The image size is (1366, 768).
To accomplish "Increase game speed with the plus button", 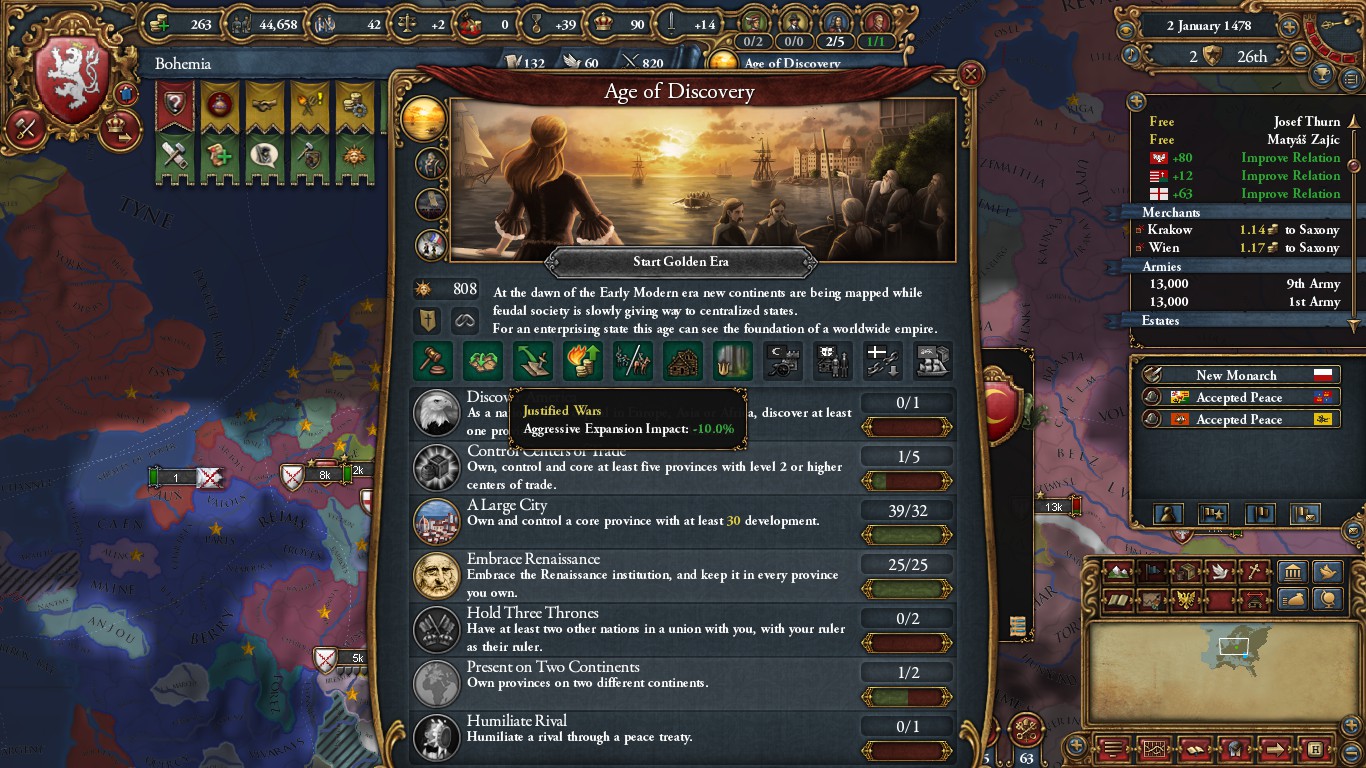I will point(1289,27).
